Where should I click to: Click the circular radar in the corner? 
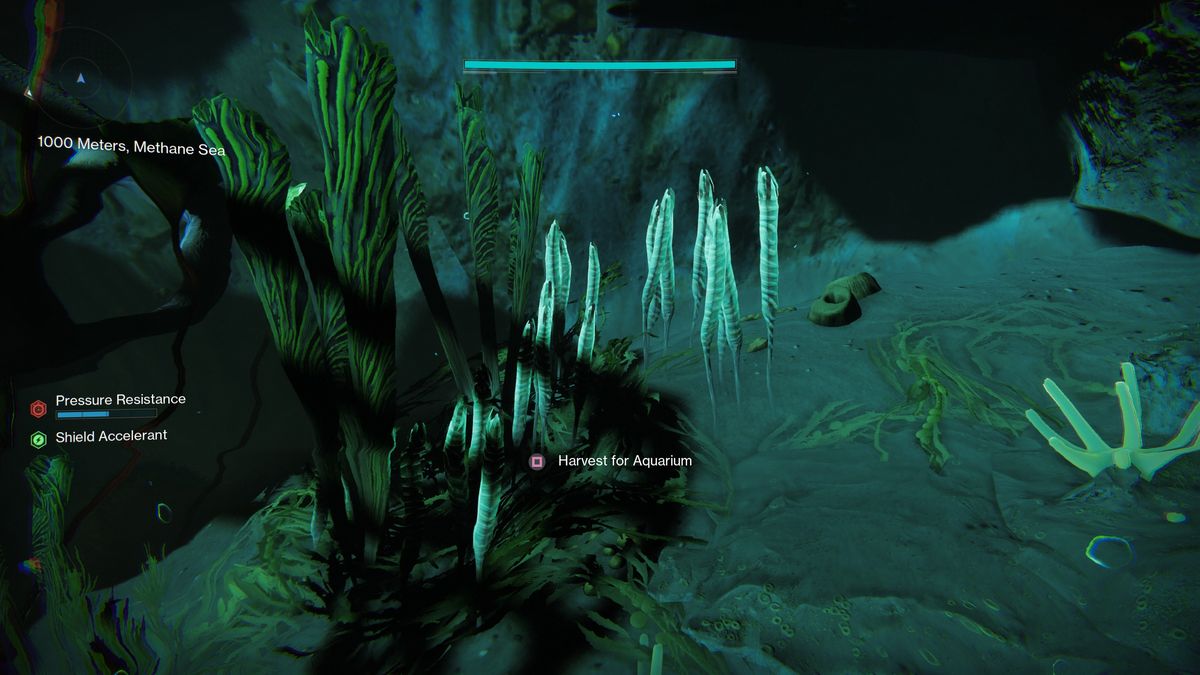coord(81,76)
